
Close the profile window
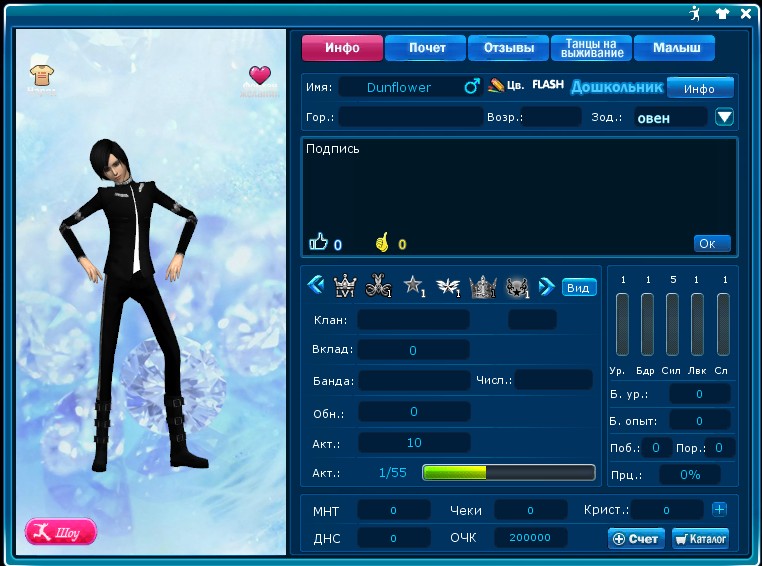(x=746, y=14)
